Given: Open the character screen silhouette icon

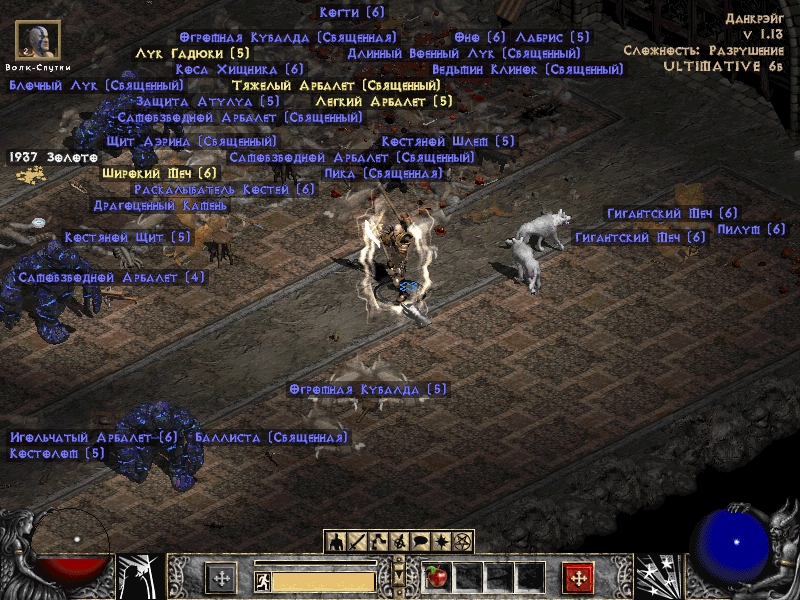Looking at the screenshot, I should click(x=337, y=541).
